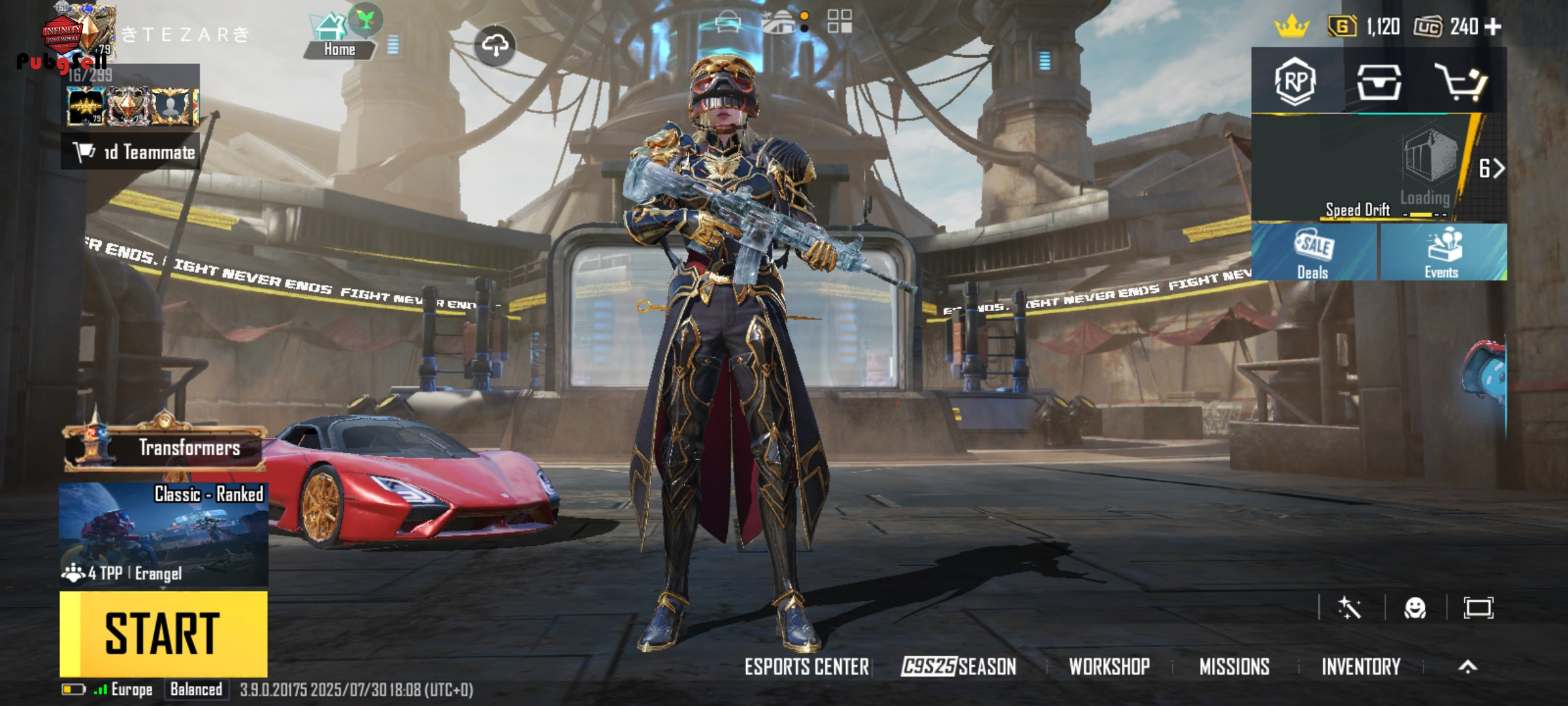Go to the Inventory menu
Viewport: 1568px width, 706px height.
pos(1361,667)
